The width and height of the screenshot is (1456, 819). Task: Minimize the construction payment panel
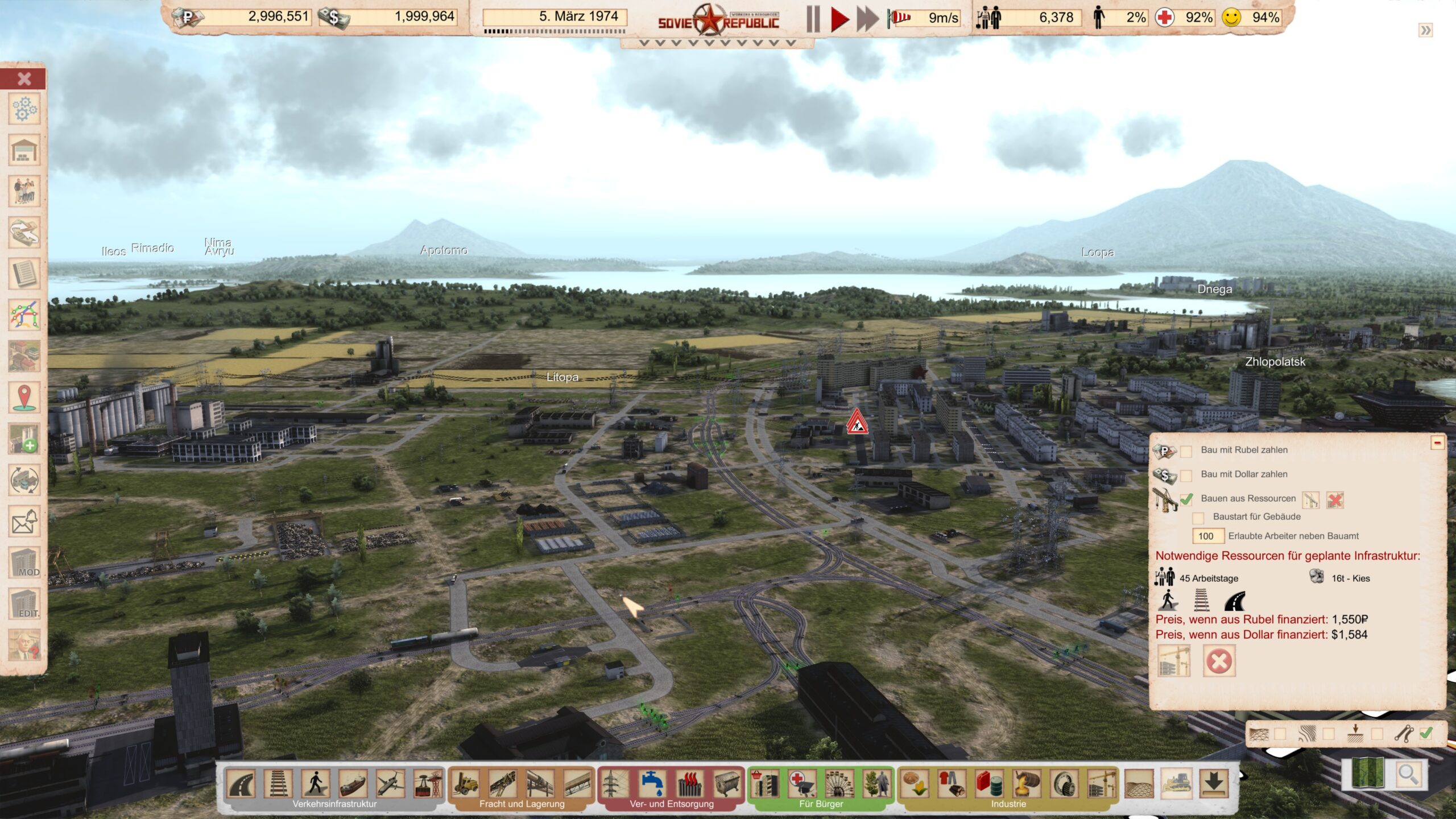(x=1437, y=442)
